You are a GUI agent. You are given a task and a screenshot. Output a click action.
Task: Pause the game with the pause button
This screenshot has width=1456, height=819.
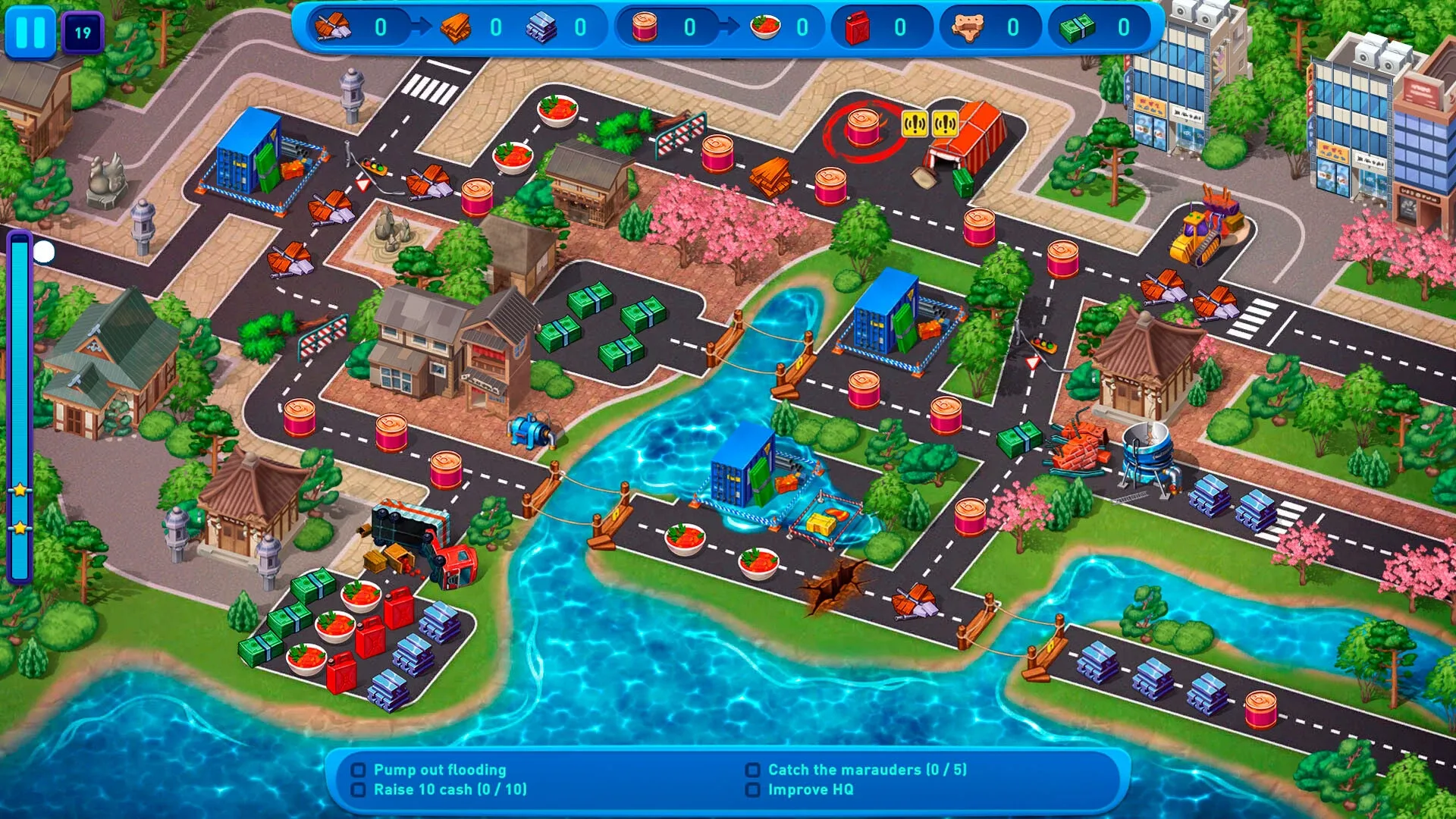[x=31, y=31]
